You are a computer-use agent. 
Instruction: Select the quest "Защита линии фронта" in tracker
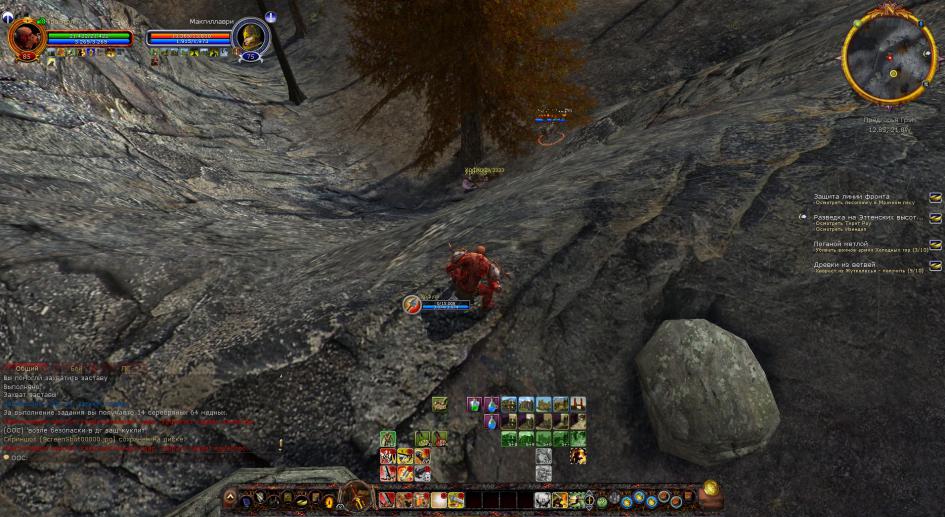pyautogui.click(x=851, y=197)
